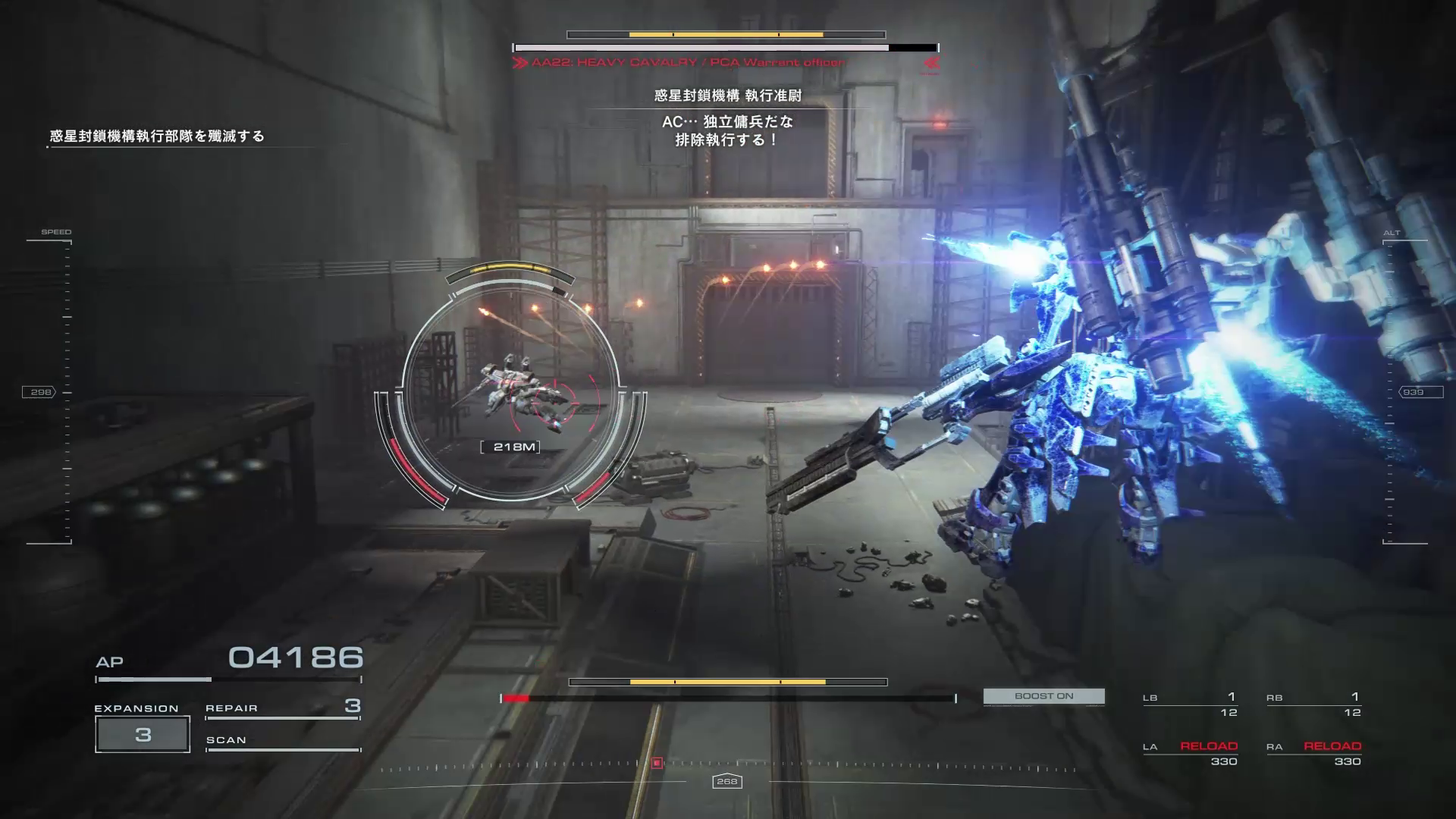
Task: Select the RA arm weapon slot
Action: [x=1313, y=753]
